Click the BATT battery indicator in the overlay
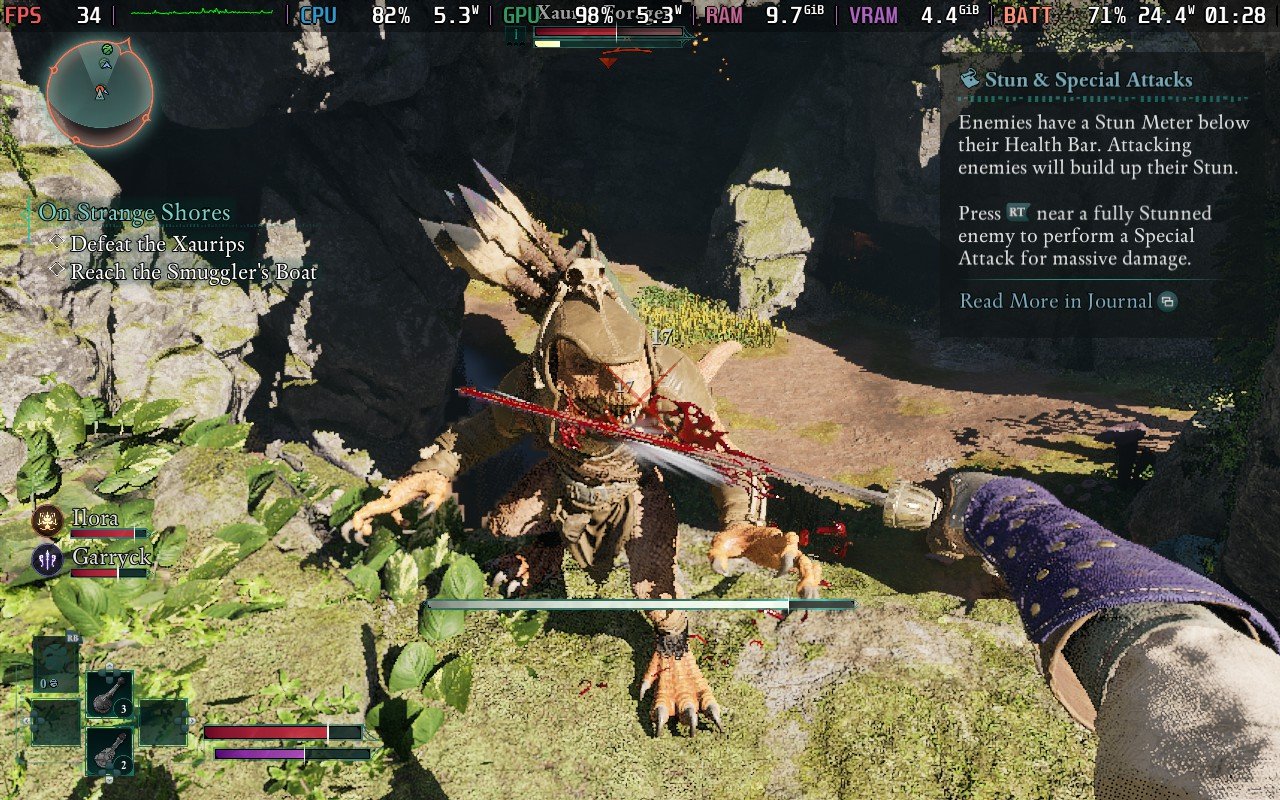This screenshot has height=800, width=1280. pos(1028,15)
